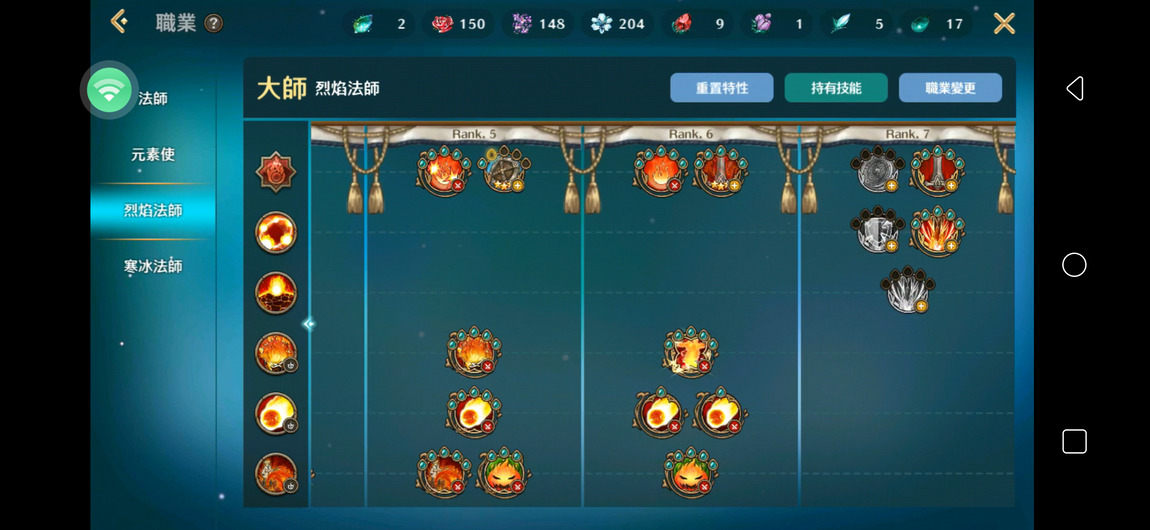Tap the green Wi-Fi overlay bubble
Image resolution: width=1150 pixels, height=530 pixels.
click(x=109, y=91)
